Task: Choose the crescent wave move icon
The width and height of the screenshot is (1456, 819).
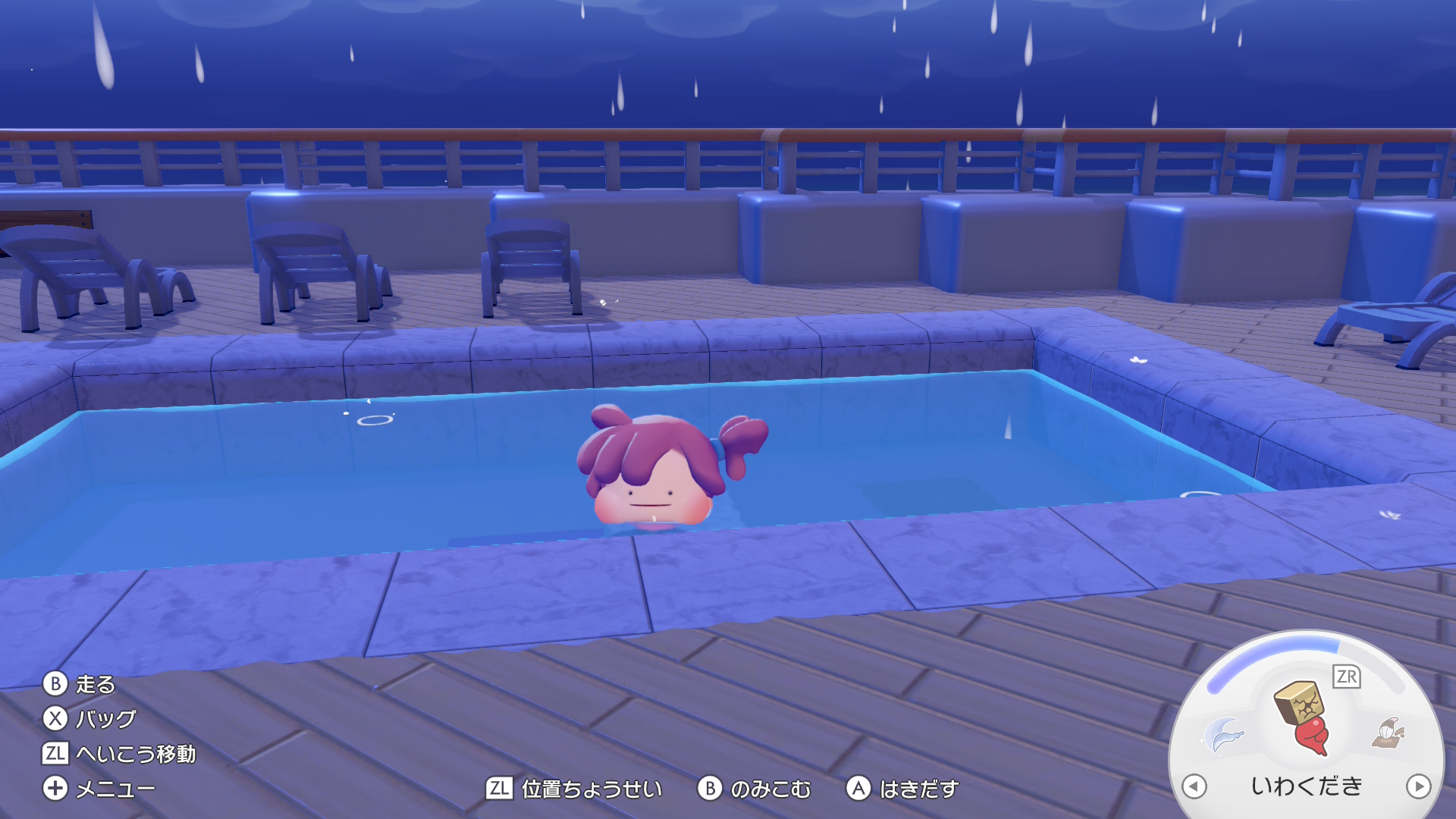Action: [x=1224, y=734]
